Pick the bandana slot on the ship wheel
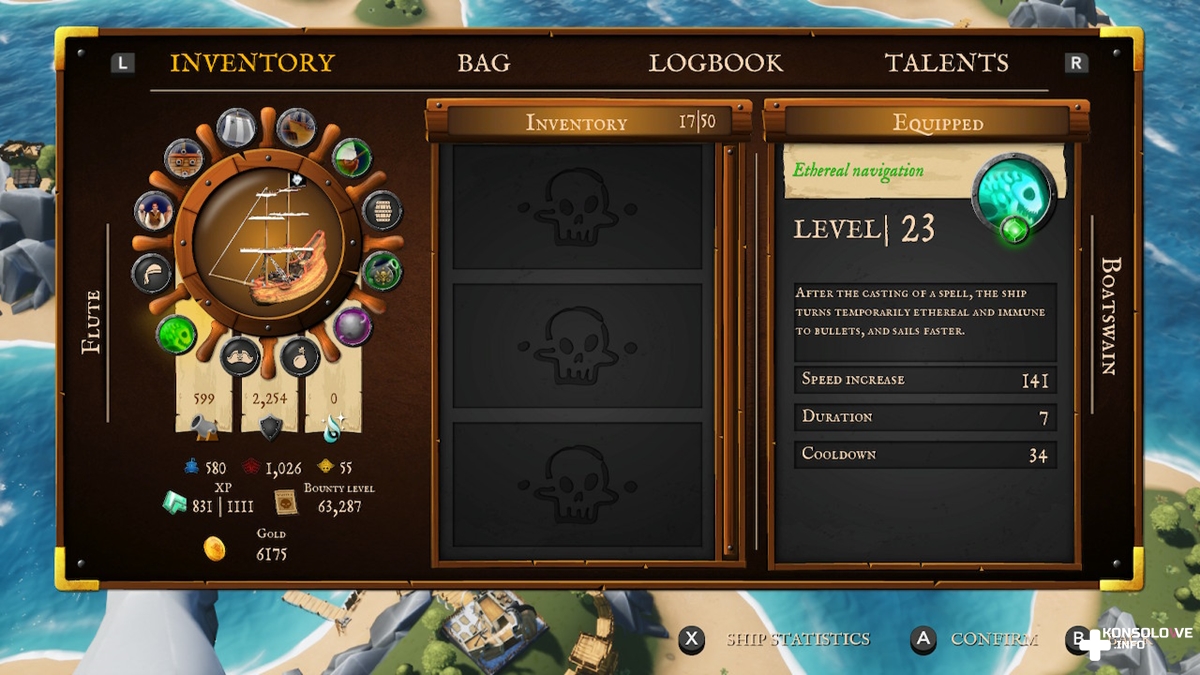This screenshot has height=675, width=1200. click(152, 273)
